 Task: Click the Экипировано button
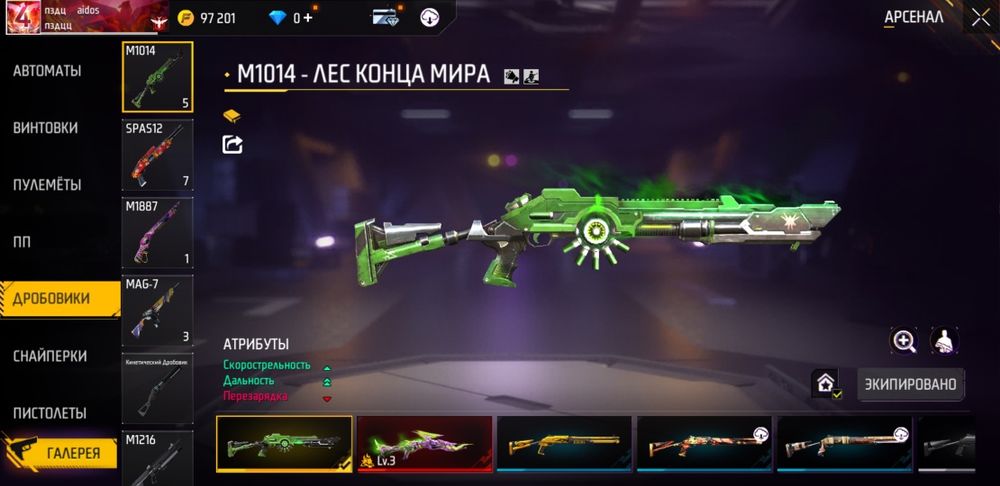(x=911, y=384)
